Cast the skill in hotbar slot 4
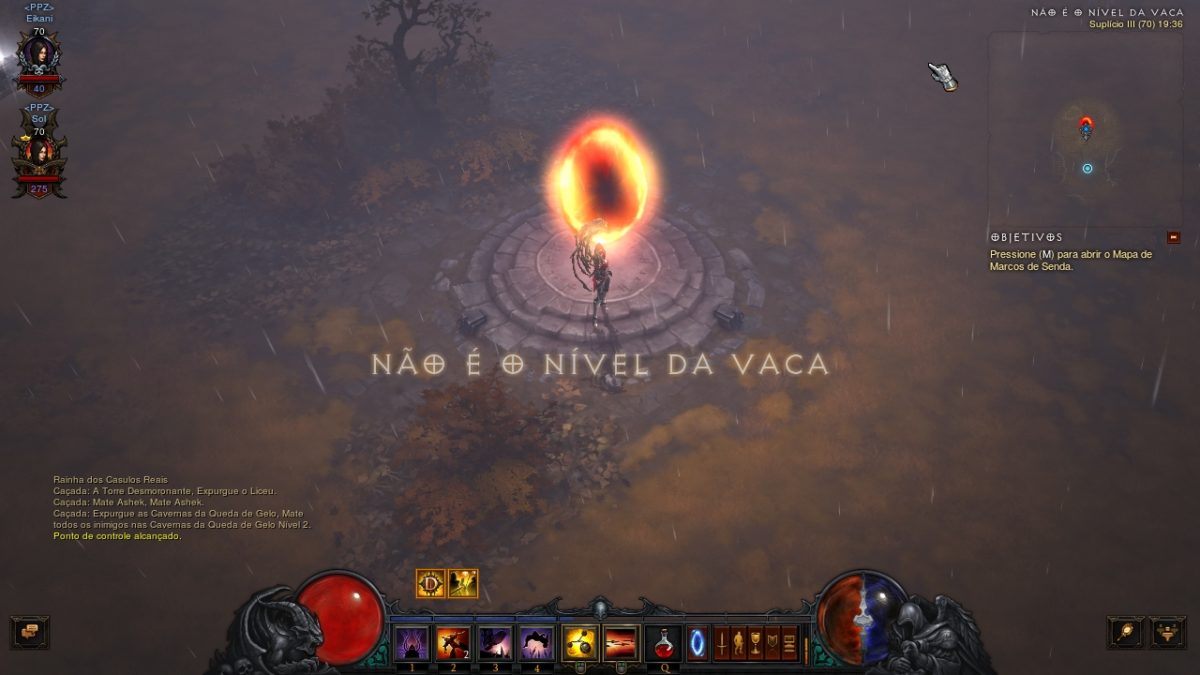This screenshot has width=1200, height=675. [x=537, y=642]
